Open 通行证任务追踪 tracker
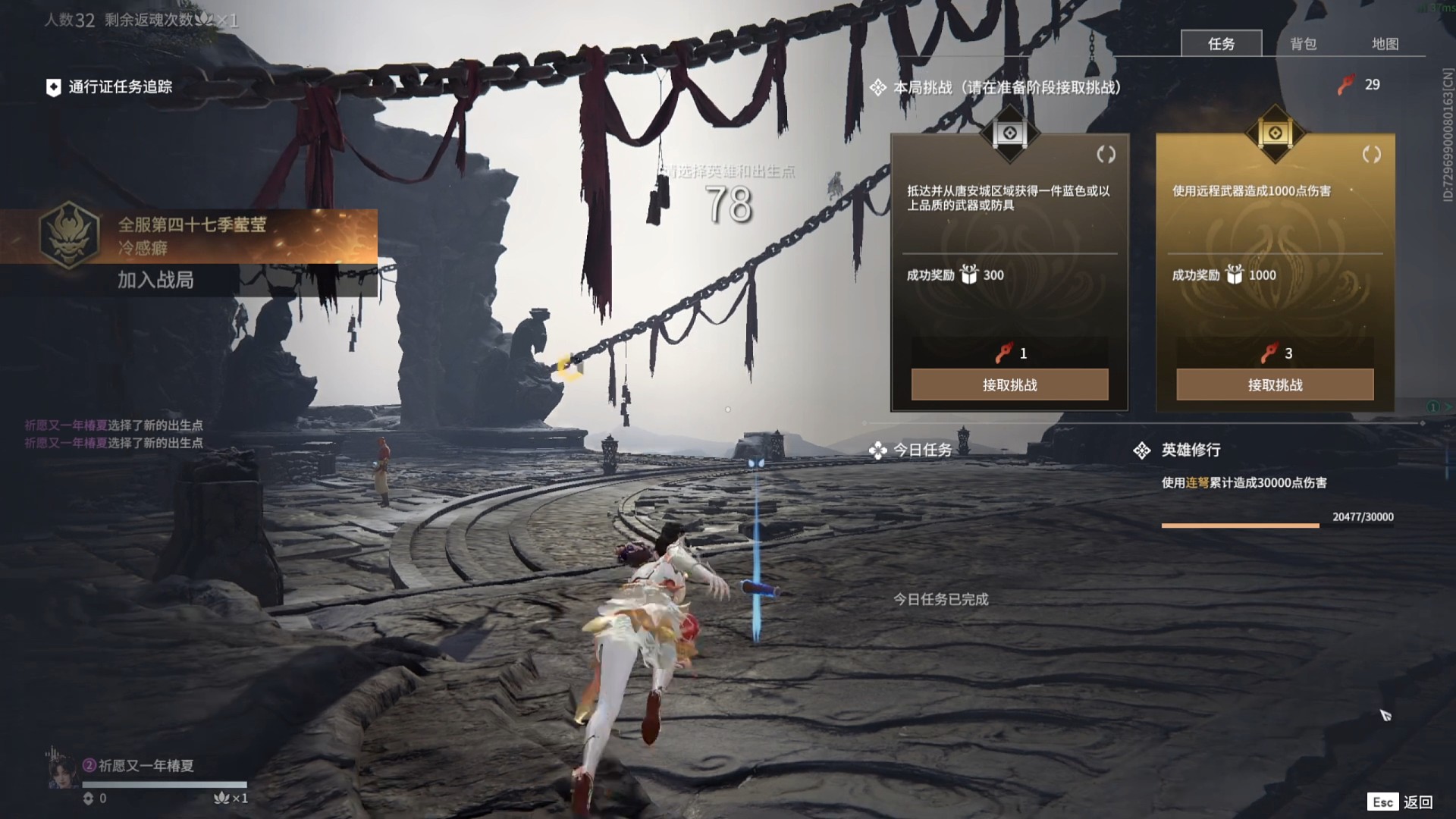 click(110, 87)
